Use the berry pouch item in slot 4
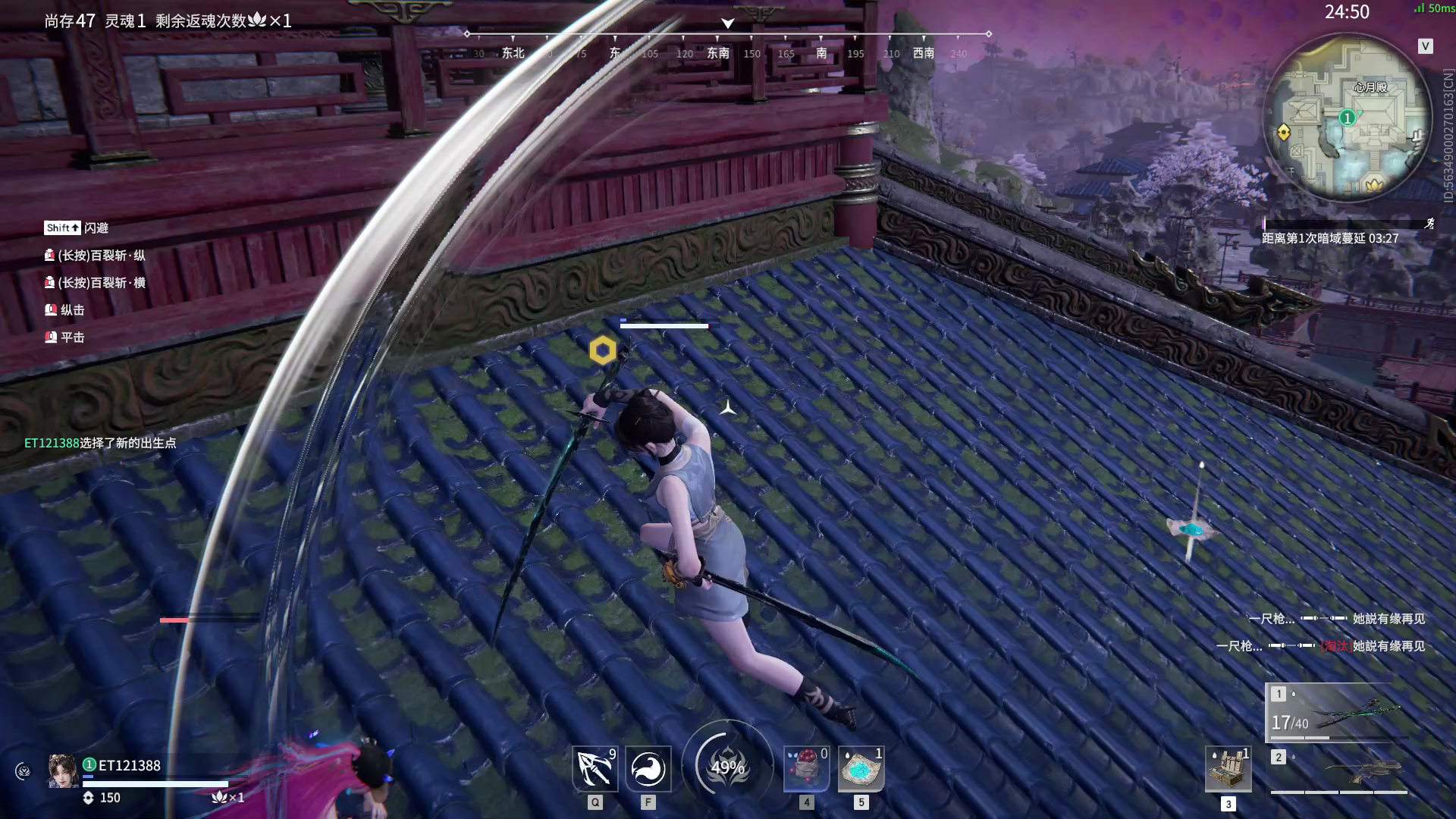 pyautogui.click(x=806, y=768)
